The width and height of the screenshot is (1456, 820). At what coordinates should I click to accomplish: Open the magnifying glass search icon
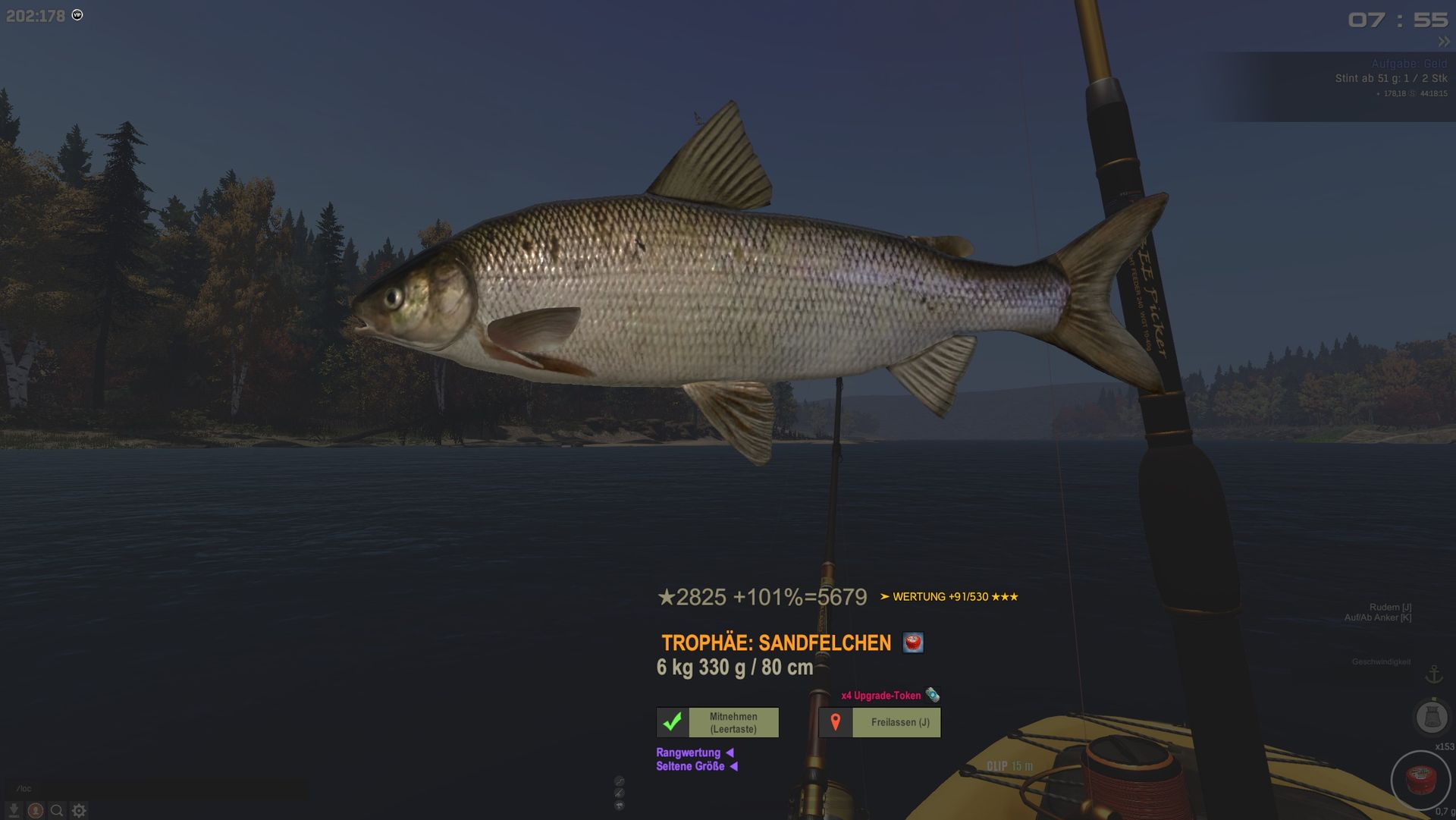coord(57,810)
